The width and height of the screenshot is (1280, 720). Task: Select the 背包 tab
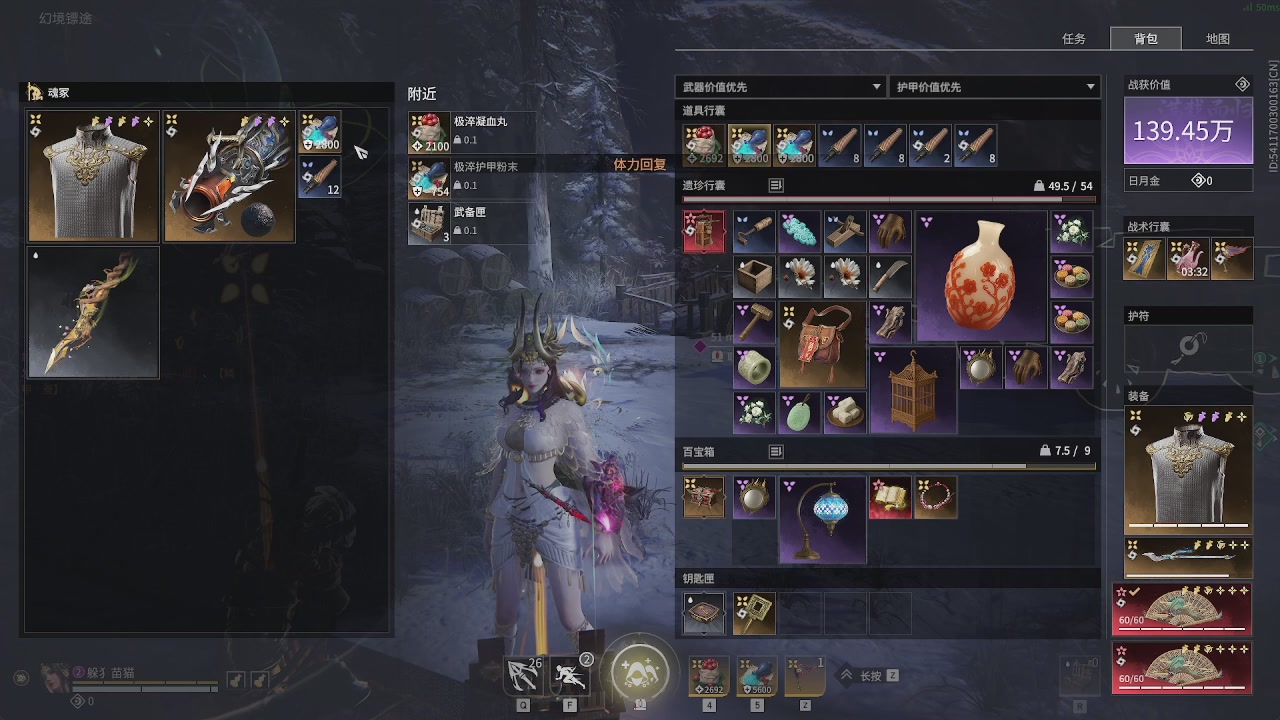click(x=1146, y=39)
